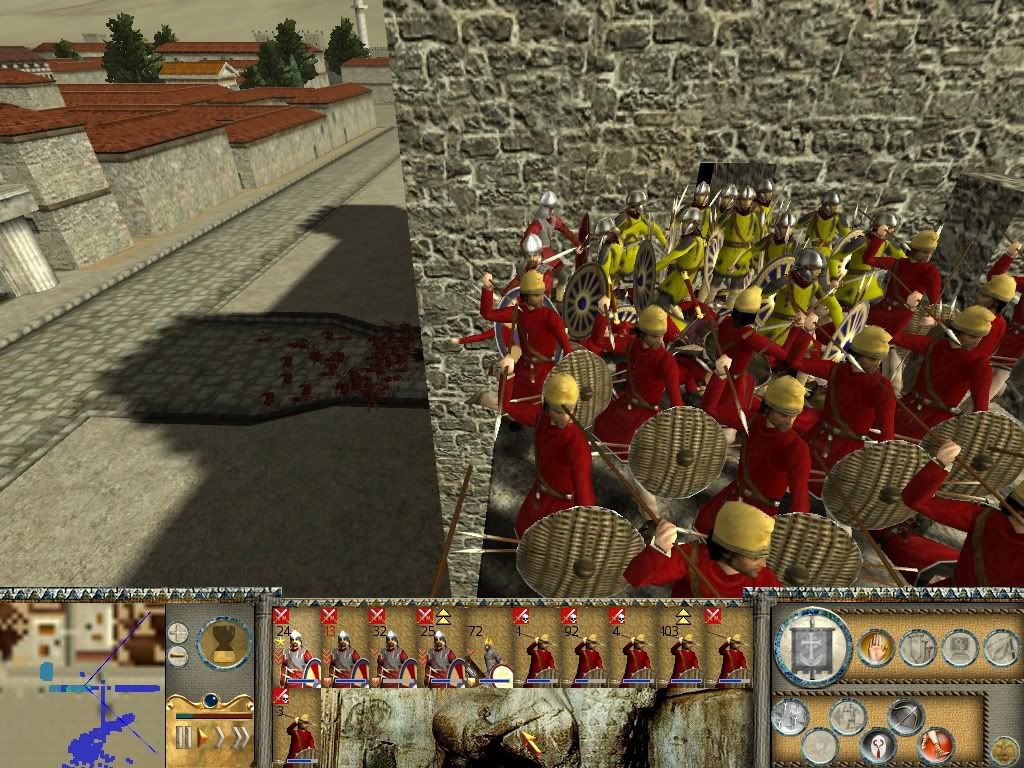Toggle the fire-at-will bow button
The height and width of the screenshot is (768, 1024).
tap(906, 716)
